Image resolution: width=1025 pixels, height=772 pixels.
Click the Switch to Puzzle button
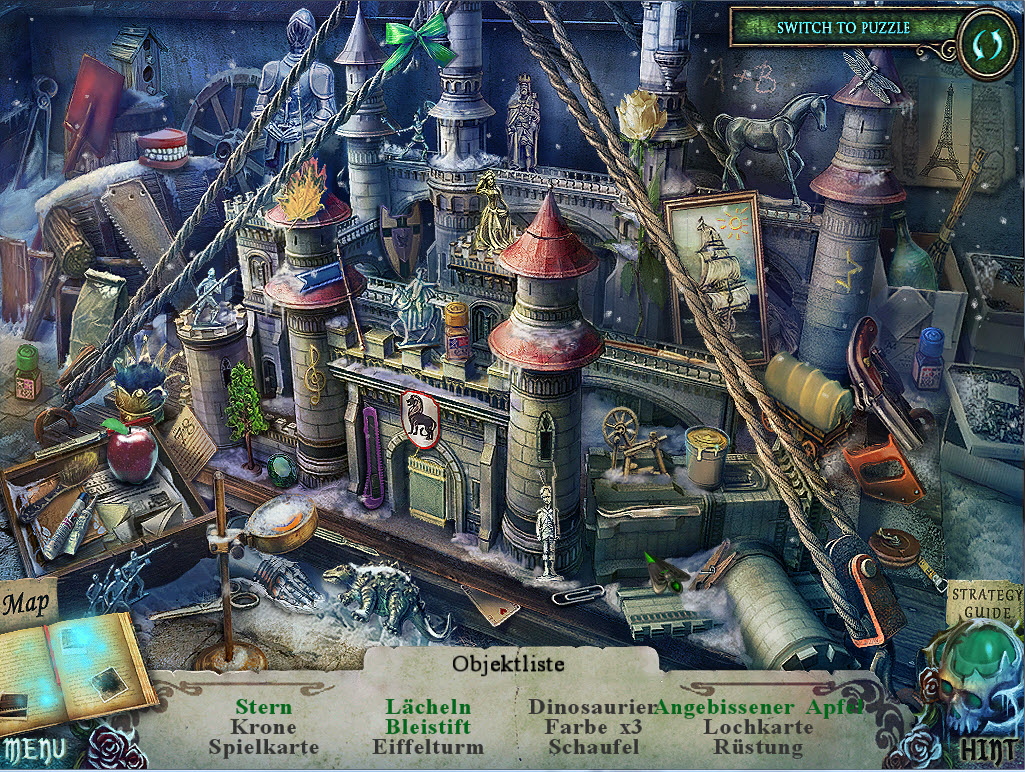(842, 28)
